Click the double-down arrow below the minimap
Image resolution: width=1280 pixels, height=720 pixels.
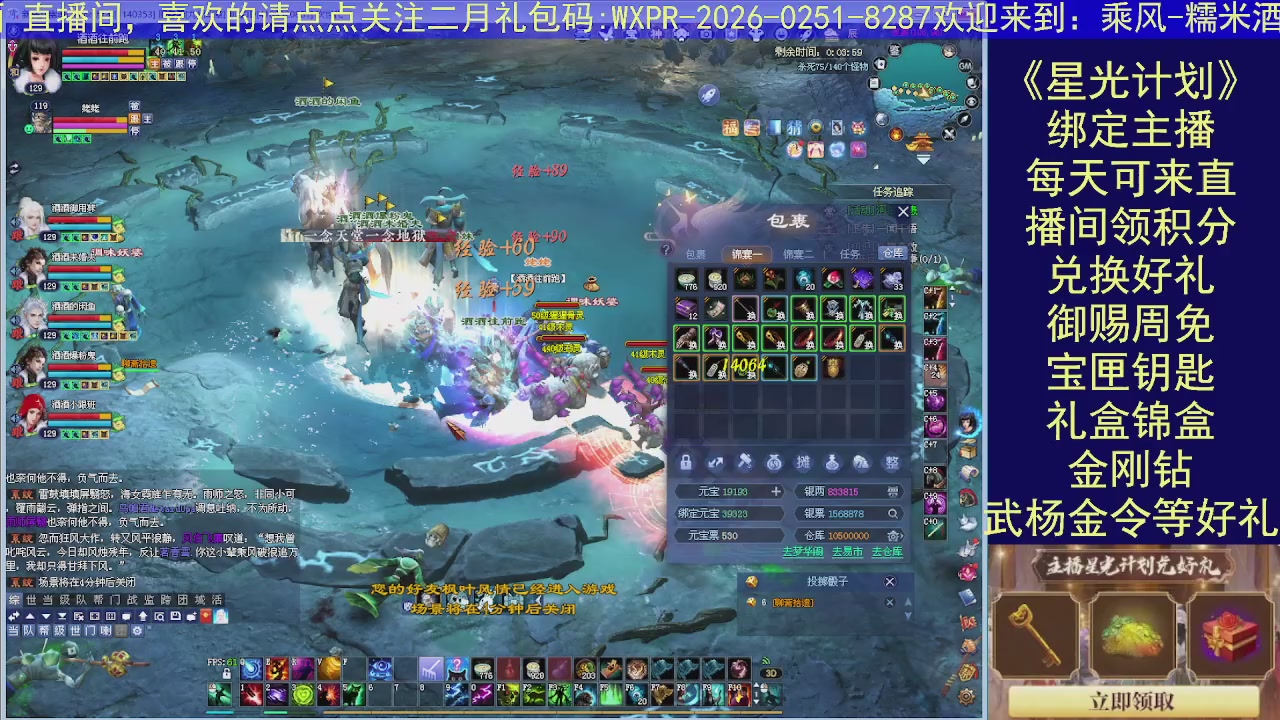coord(921,159)
